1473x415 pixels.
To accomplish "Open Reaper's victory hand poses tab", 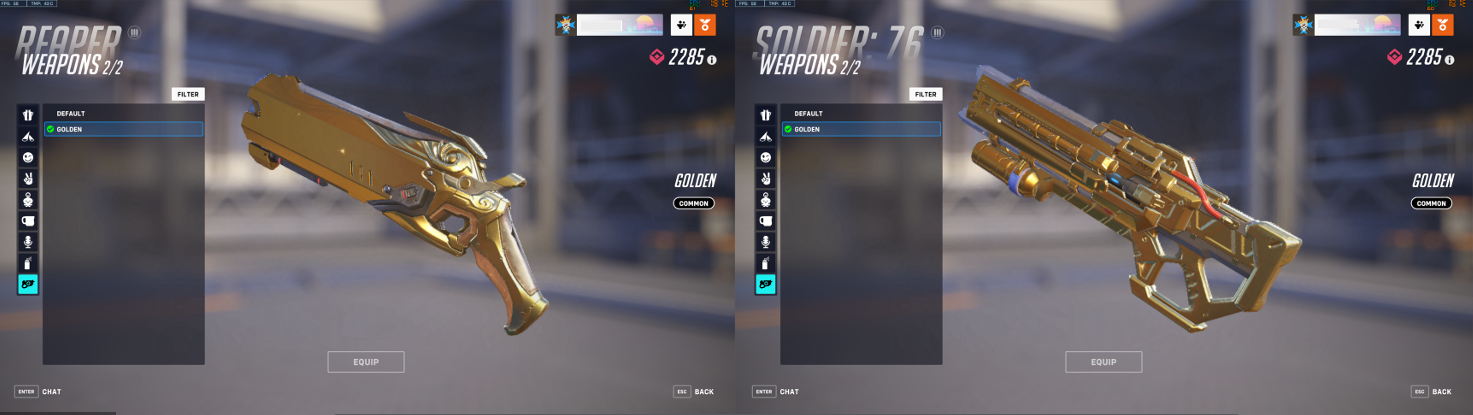I will coord(28,179).
